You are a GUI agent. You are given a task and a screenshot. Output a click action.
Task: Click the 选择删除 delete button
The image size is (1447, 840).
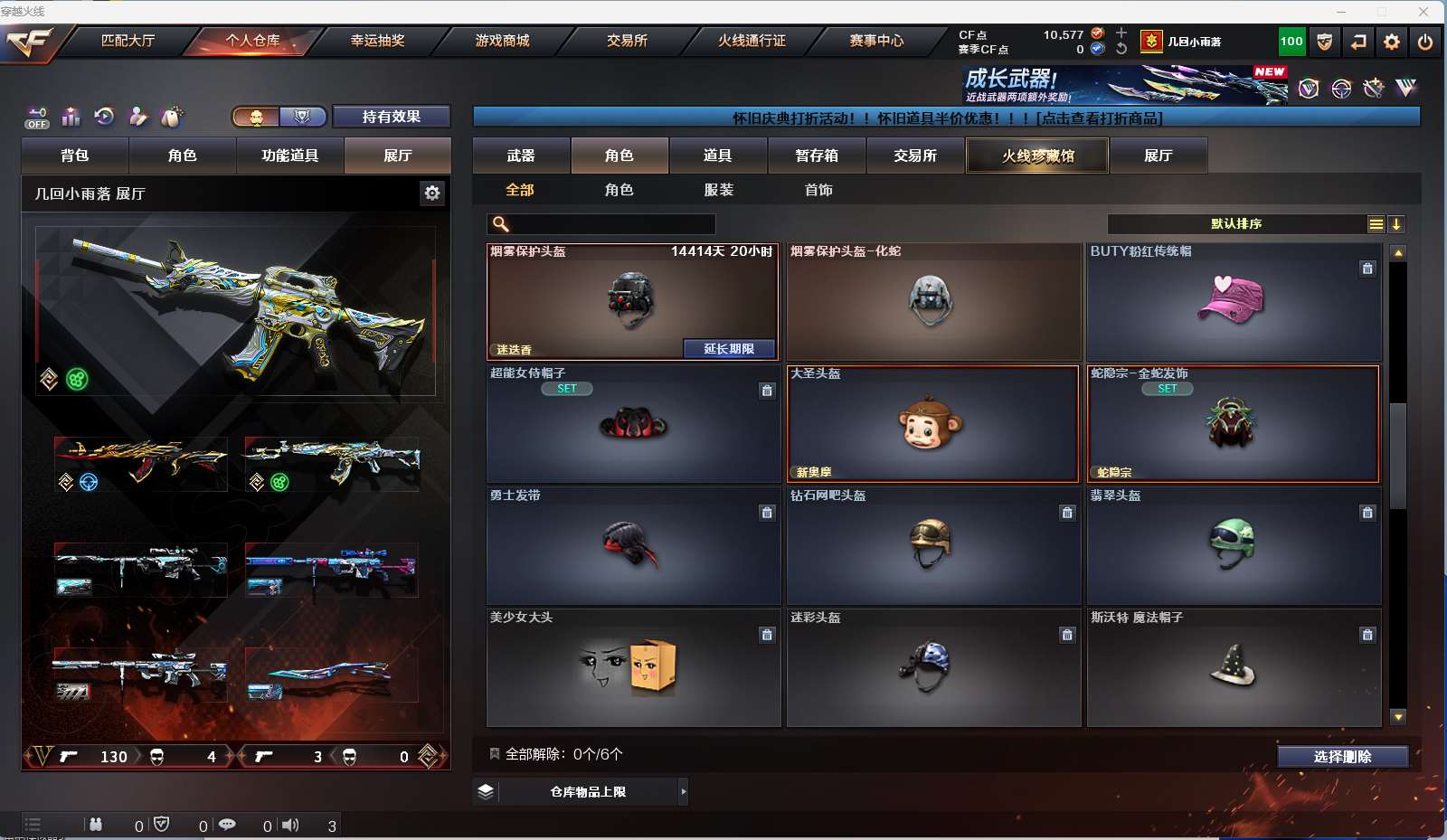pyautogui.click(x=1342, y=757)
